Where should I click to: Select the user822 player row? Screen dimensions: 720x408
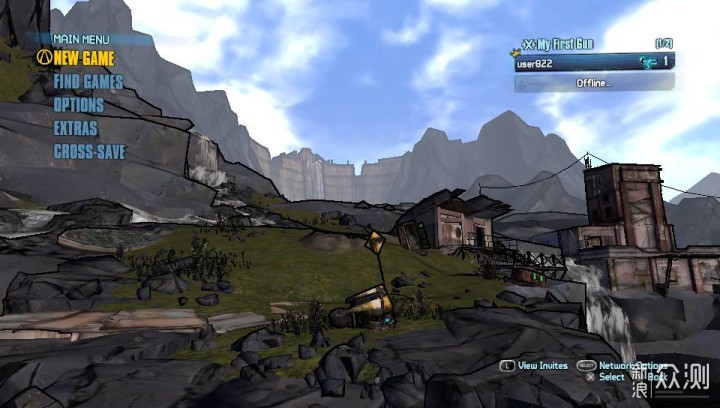pyautogui.click(x=594, y=62)
